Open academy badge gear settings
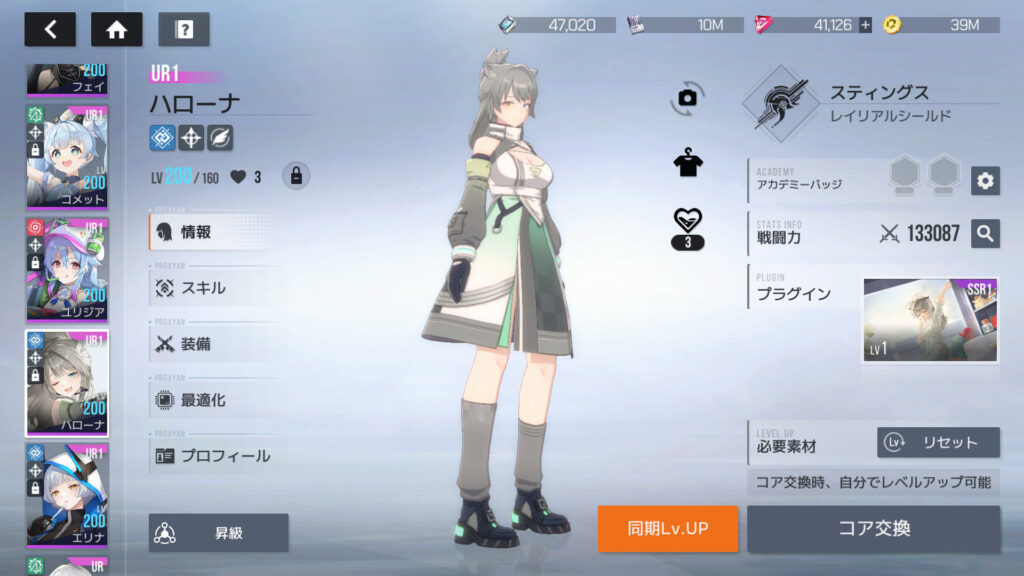This screenshot has height=576, width=1024. (985, 180)
